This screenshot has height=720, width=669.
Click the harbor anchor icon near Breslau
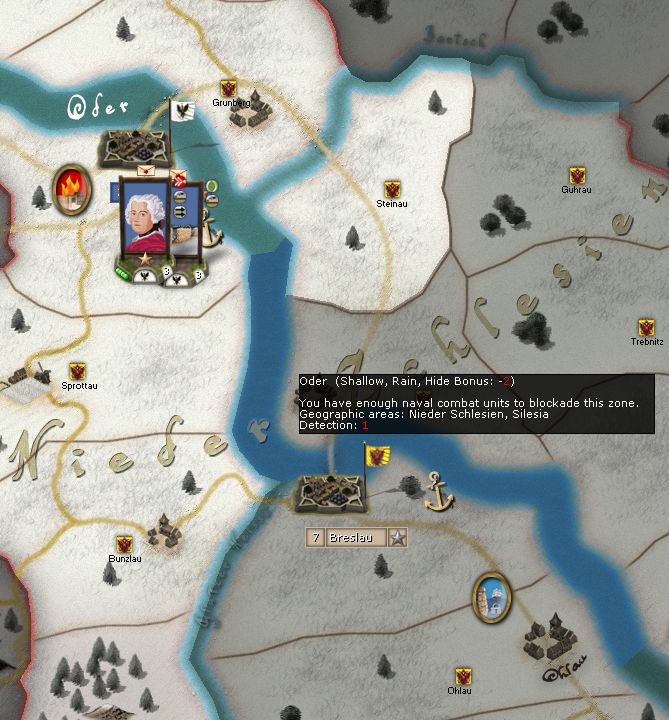[x=436, y=491]
